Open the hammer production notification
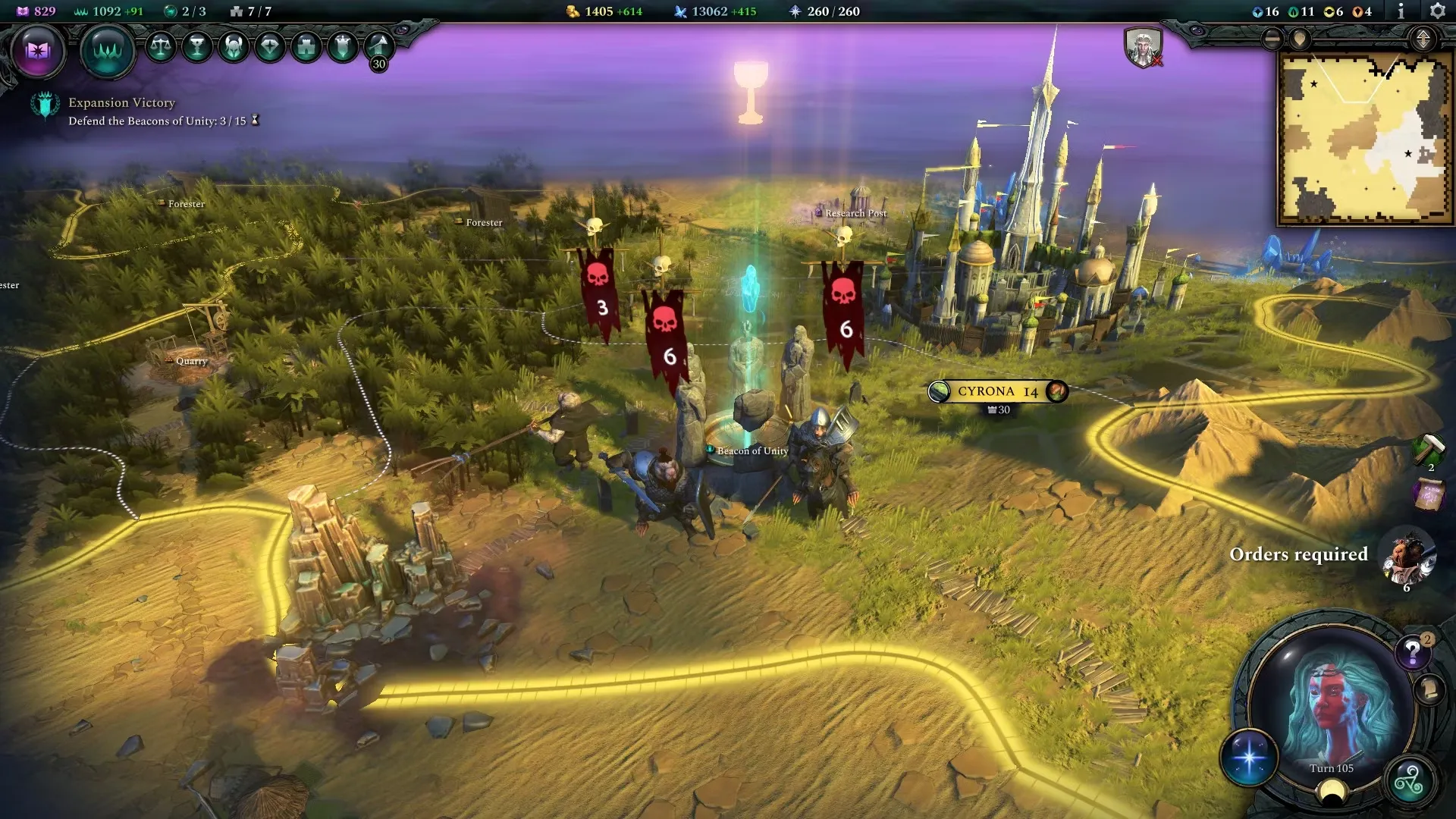 pyautogui.click(x=1428, y=449)
